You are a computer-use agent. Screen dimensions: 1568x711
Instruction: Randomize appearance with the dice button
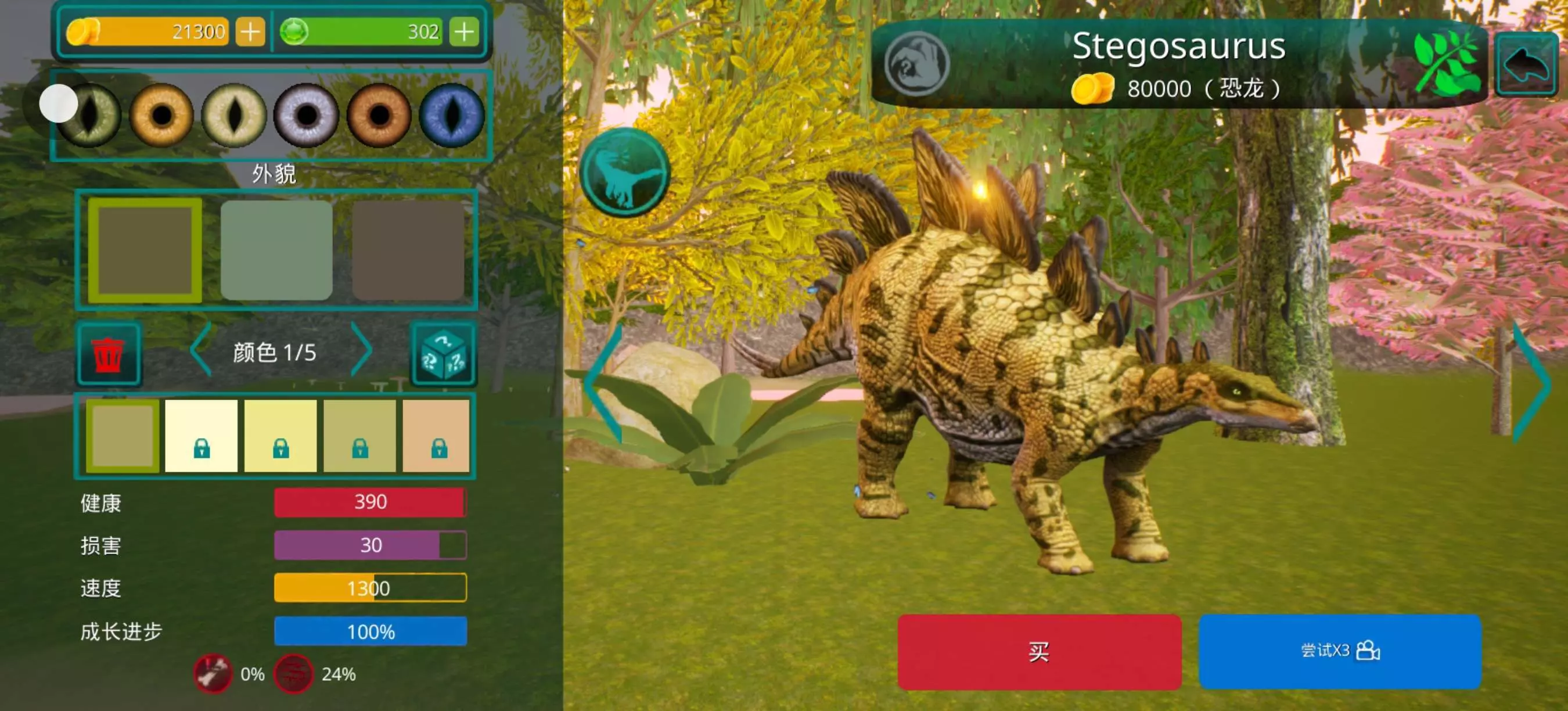[443, 354]
